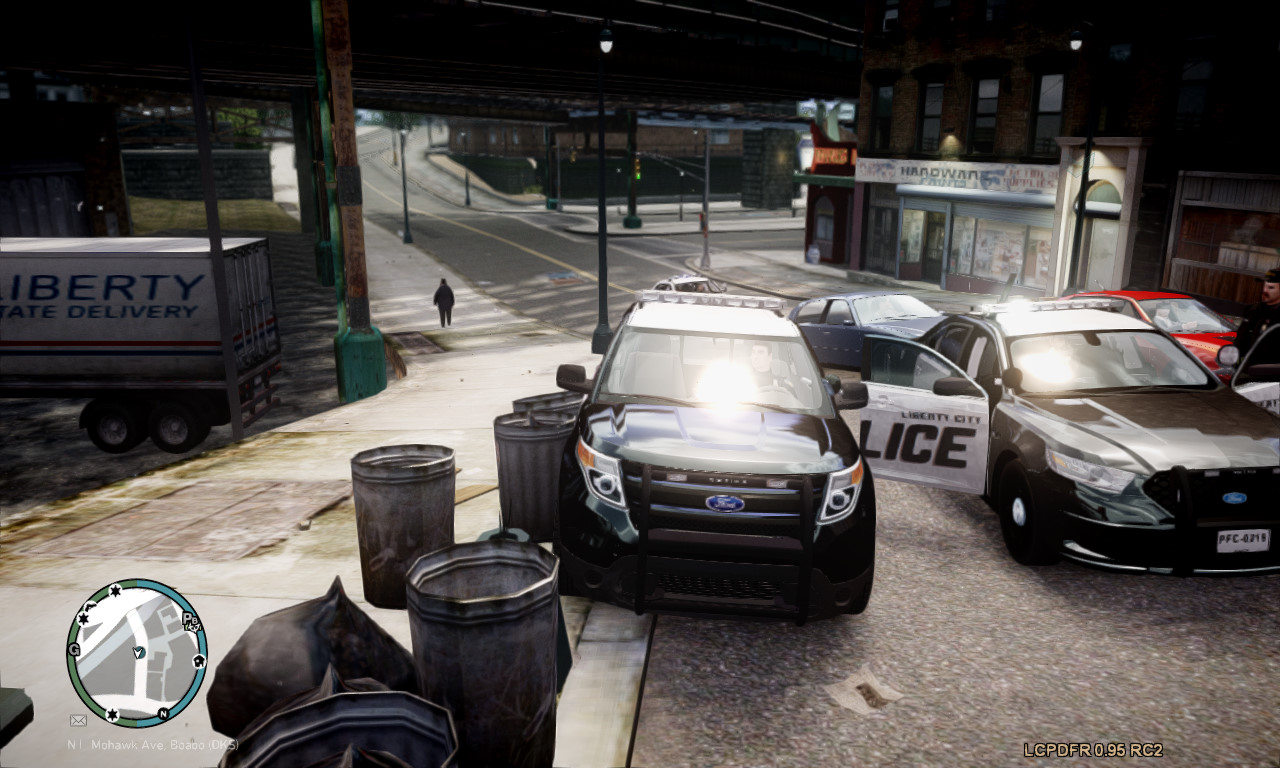Click the G marker on the radar edge
Viewport: 1280px width, 768px height.
coord(74,650)
